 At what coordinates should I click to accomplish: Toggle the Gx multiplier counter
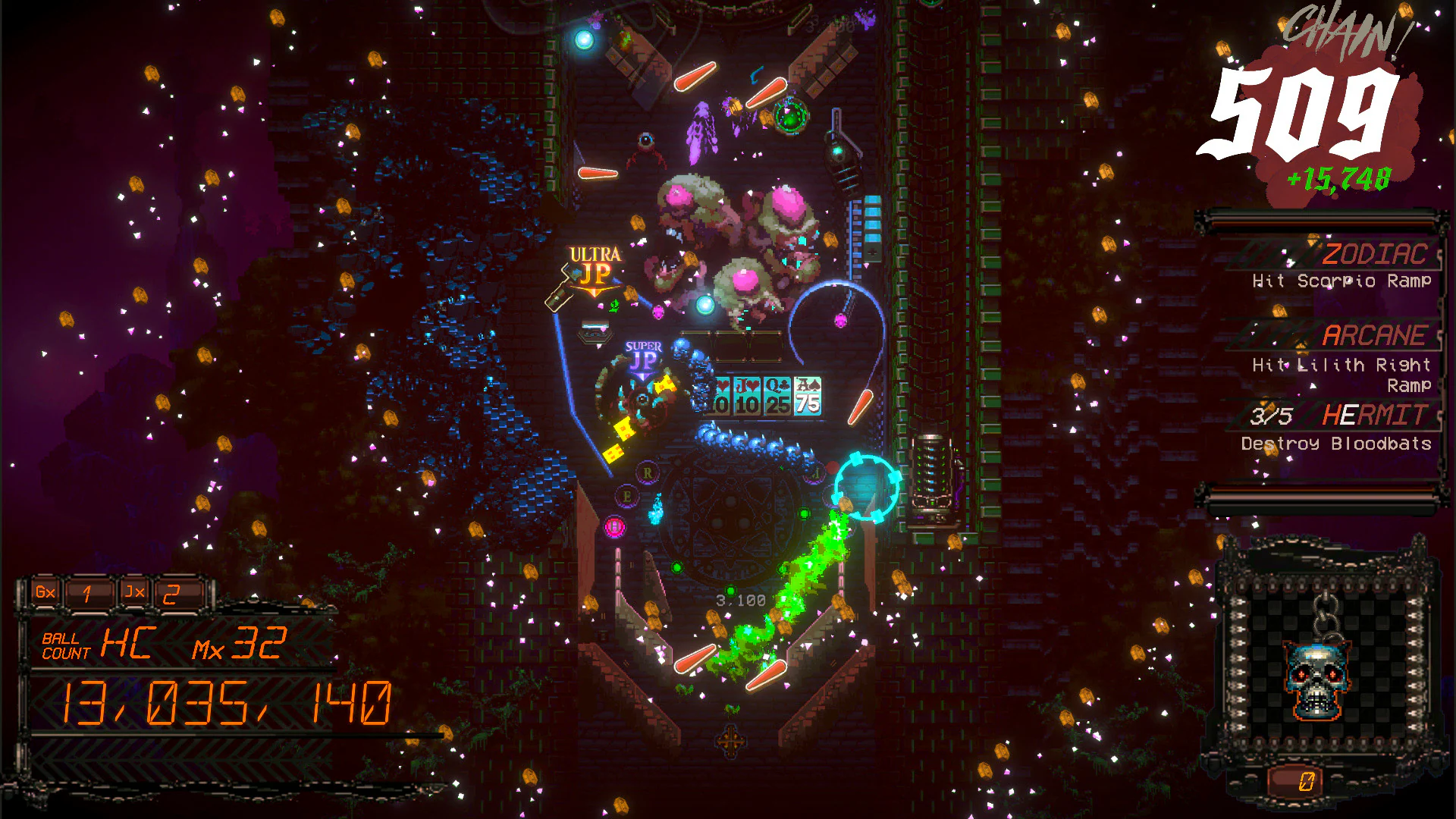click(43, 593)
